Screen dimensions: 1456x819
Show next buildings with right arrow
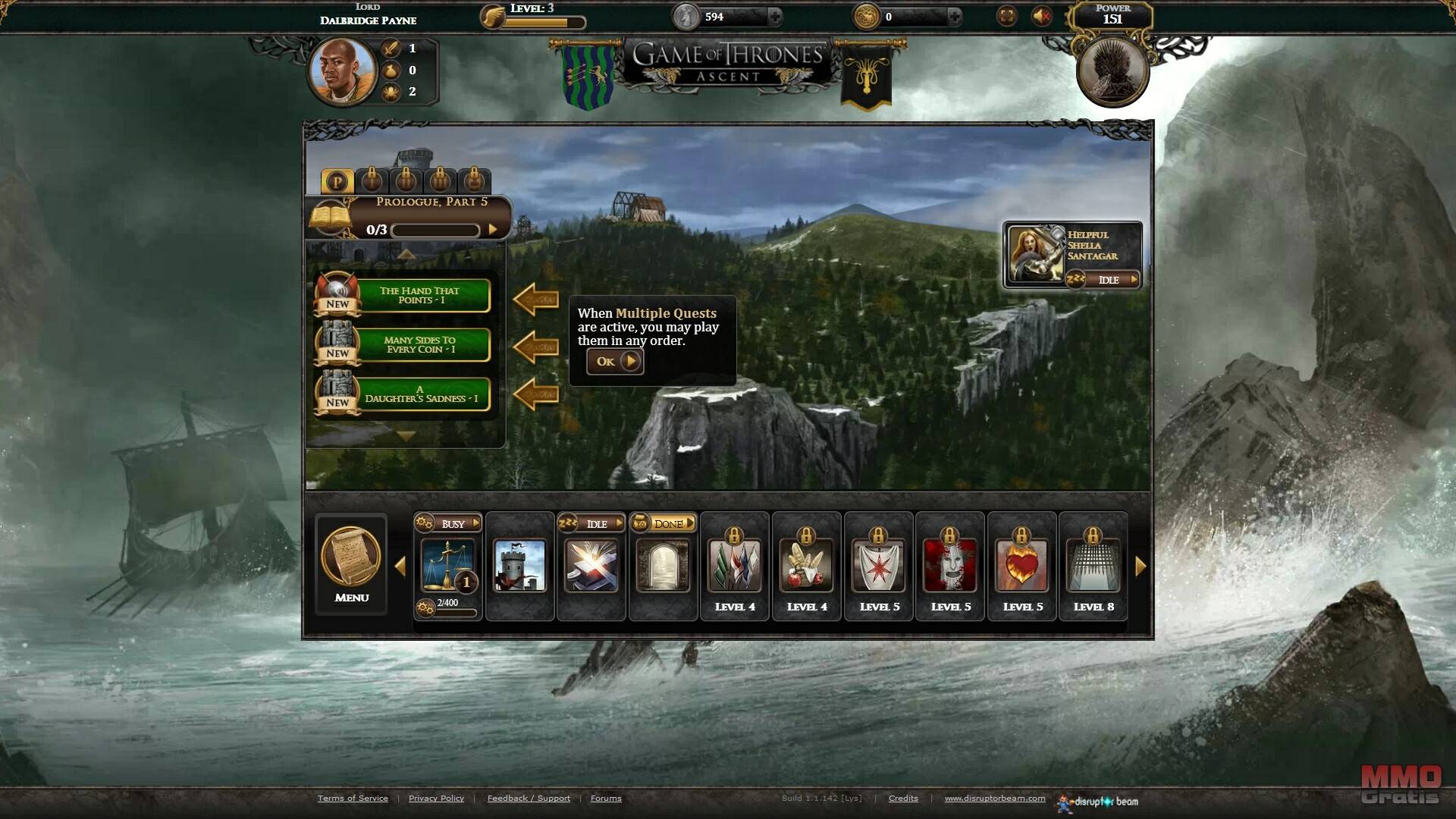tap(1141, 566)
